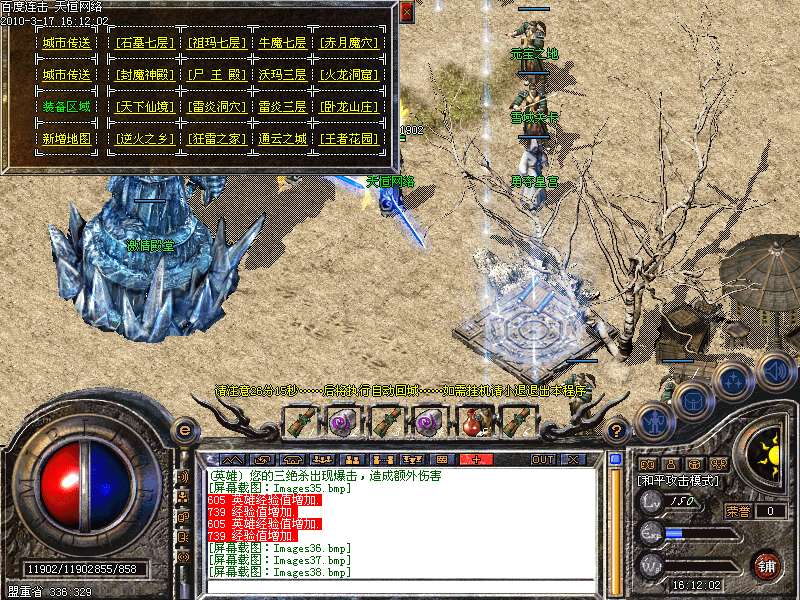Select 牛魔七层 in the teleport list
This screenshot has width=800, height=600.
coord(283,43)
